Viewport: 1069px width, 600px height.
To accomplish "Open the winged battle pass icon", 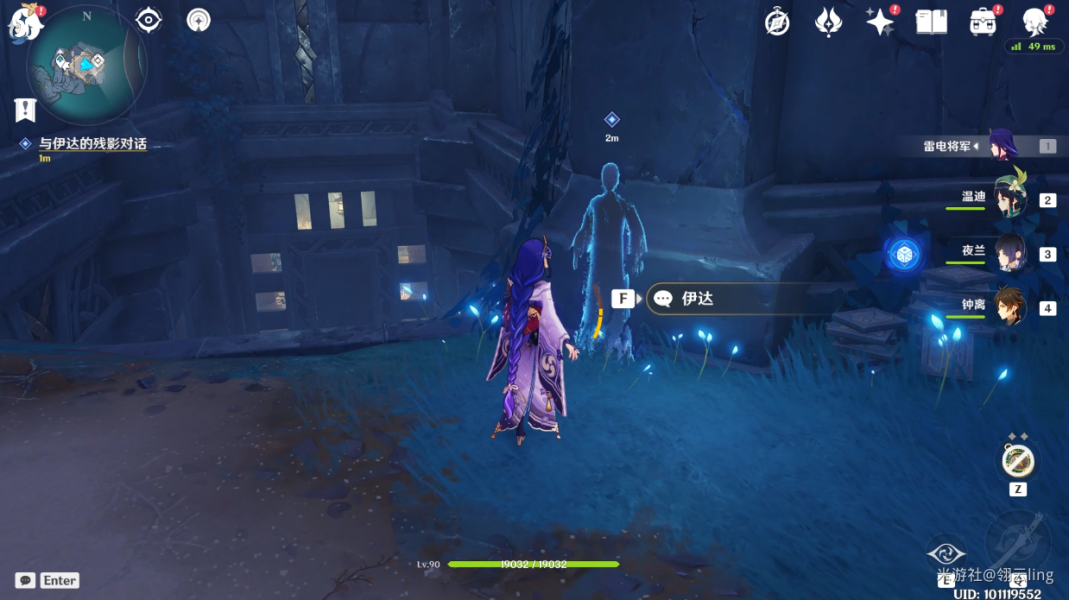I will [x=828, y=22].
